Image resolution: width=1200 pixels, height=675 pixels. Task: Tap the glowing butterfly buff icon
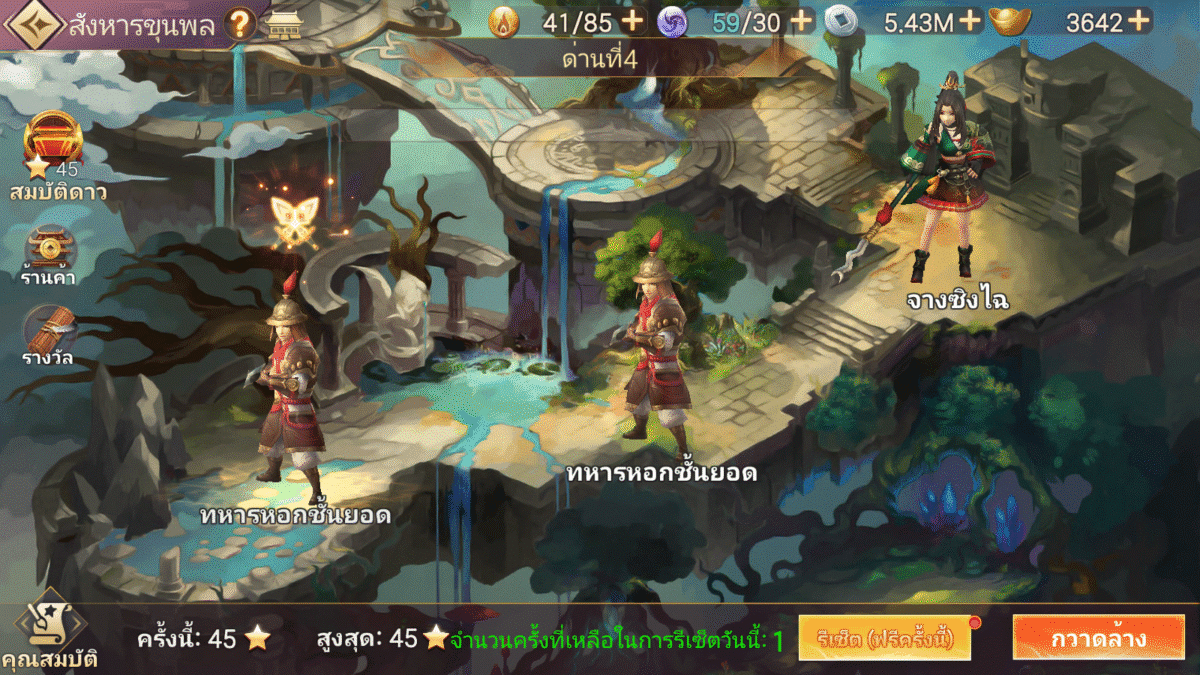(294, 218)
